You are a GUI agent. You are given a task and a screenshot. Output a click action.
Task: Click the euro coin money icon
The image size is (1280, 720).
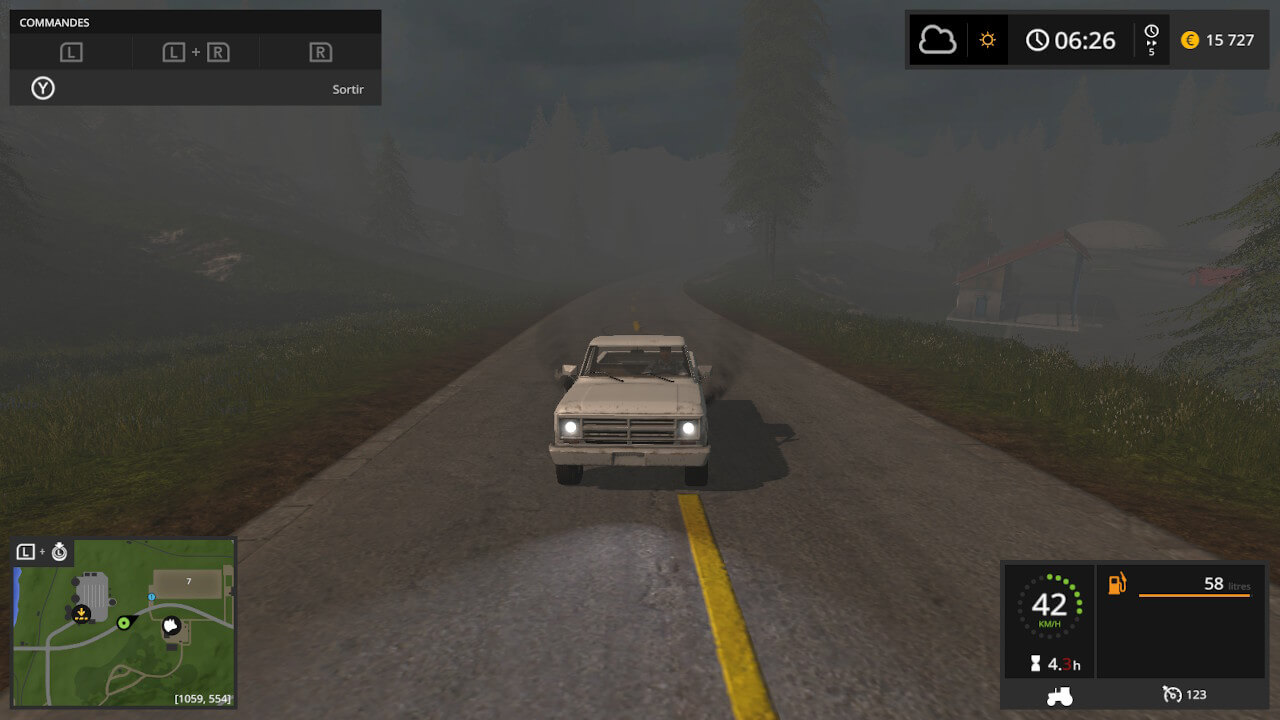point(1189,40)
